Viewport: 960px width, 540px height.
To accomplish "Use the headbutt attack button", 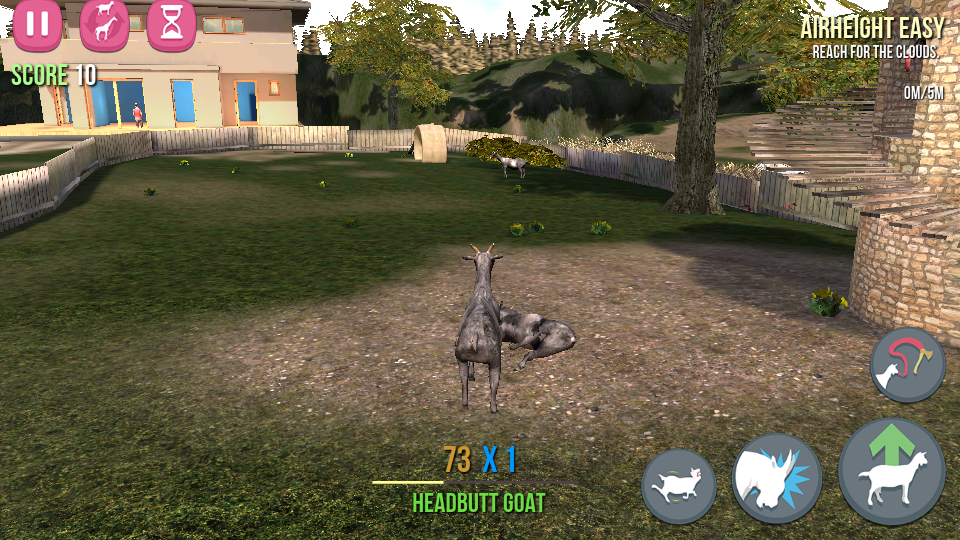I will [777, 479].
